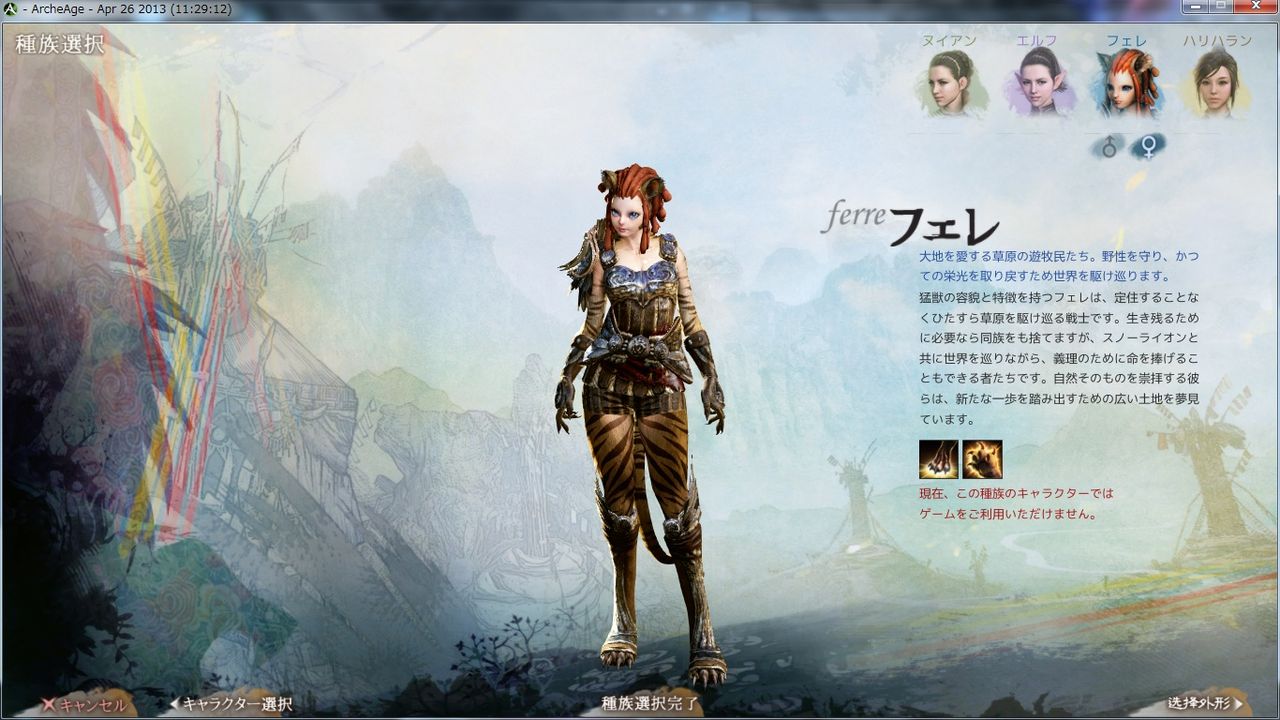Click the red unavailable race warning text
The image size is (1280, 720).
(1017, 502)
